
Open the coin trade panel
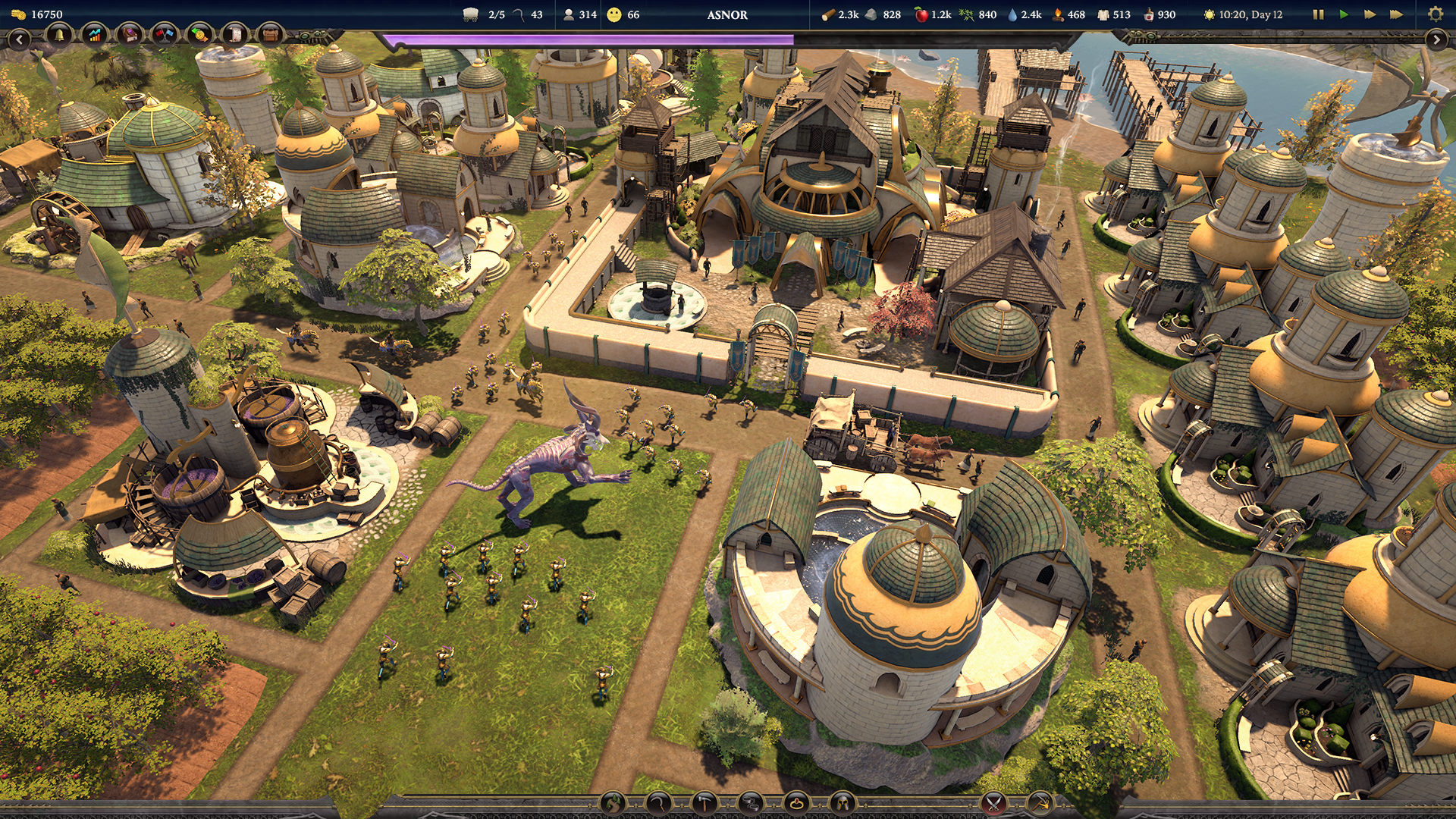[198, 35]
